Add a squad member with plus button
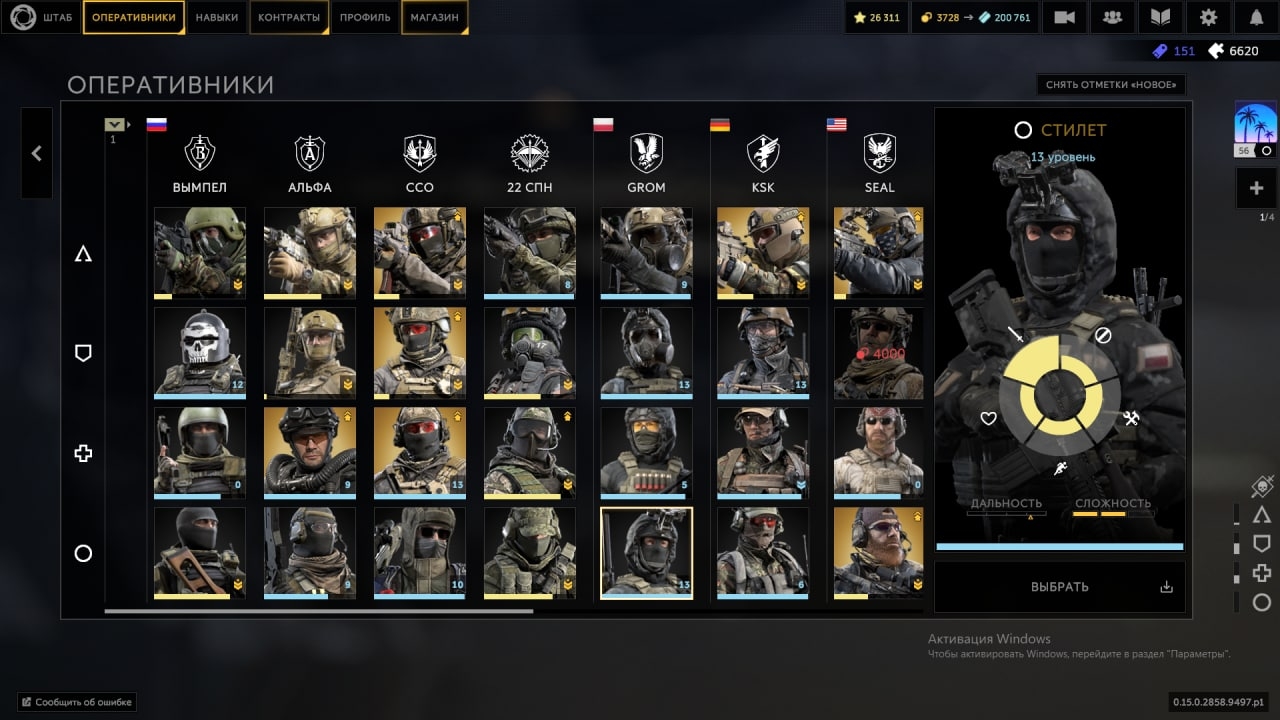 (1257, 188)
